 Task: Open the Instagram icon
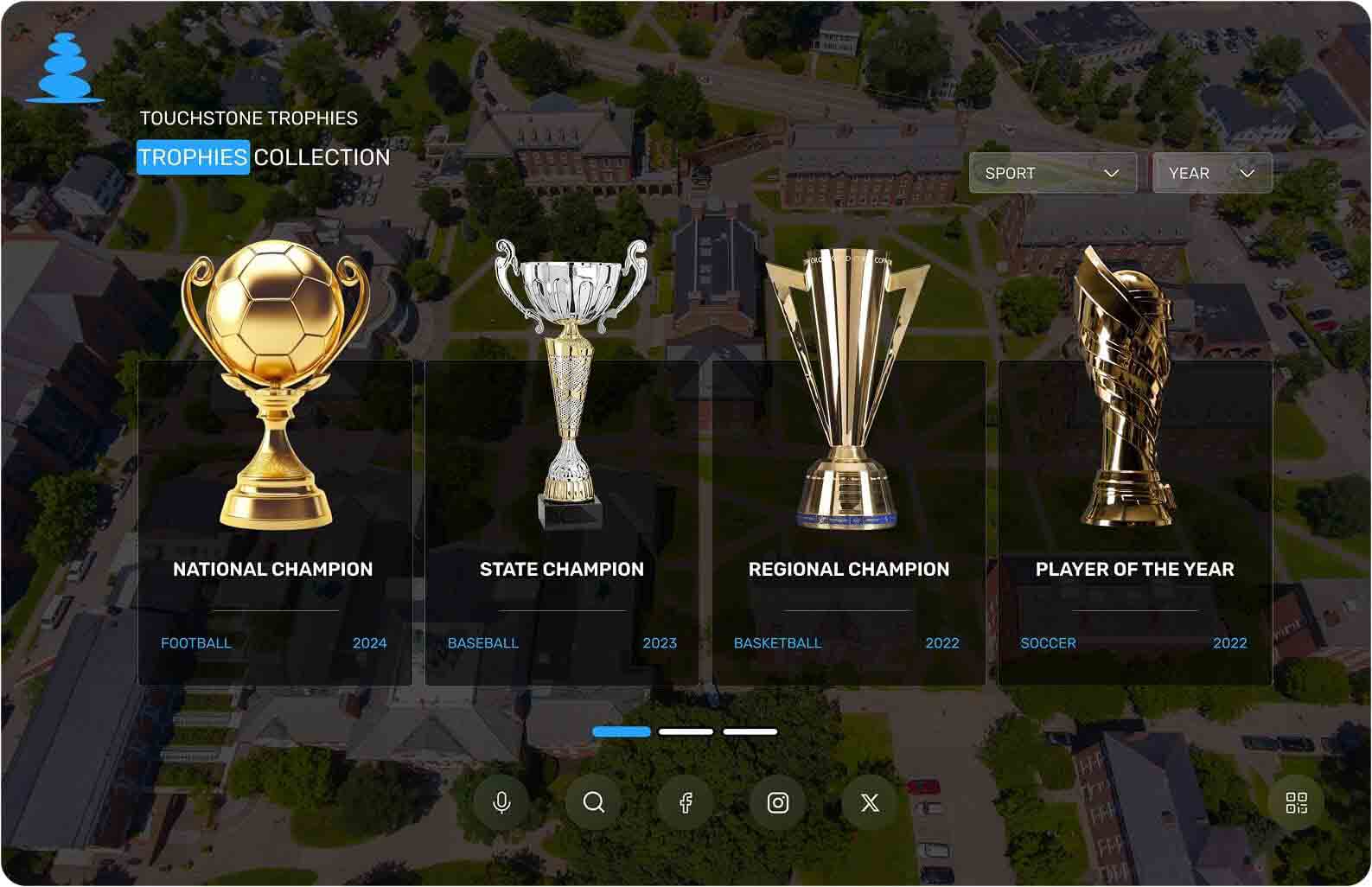tap(778, 802)
